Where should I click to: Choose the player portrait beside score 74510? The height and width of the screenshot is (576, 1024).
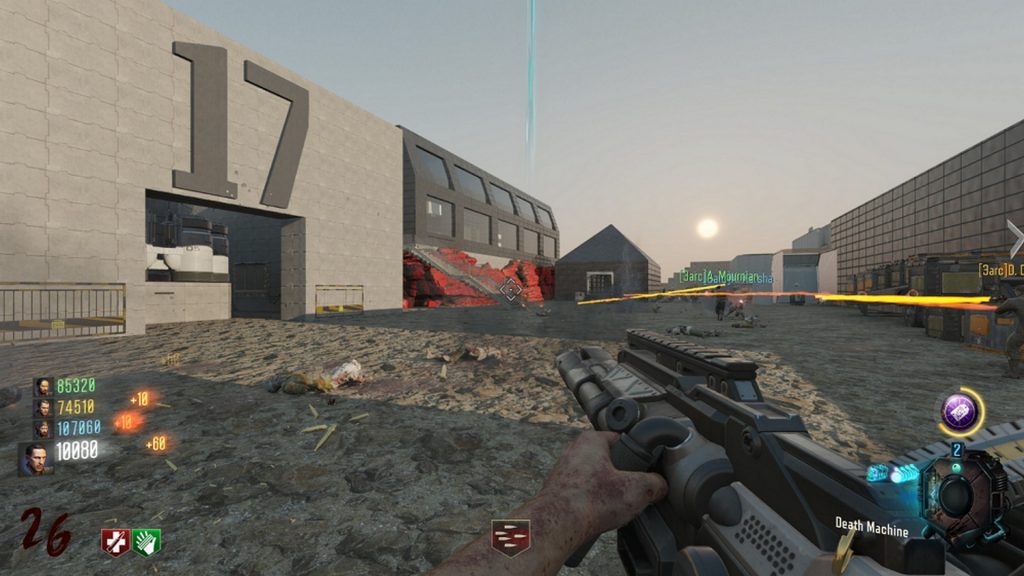point(43,407)
